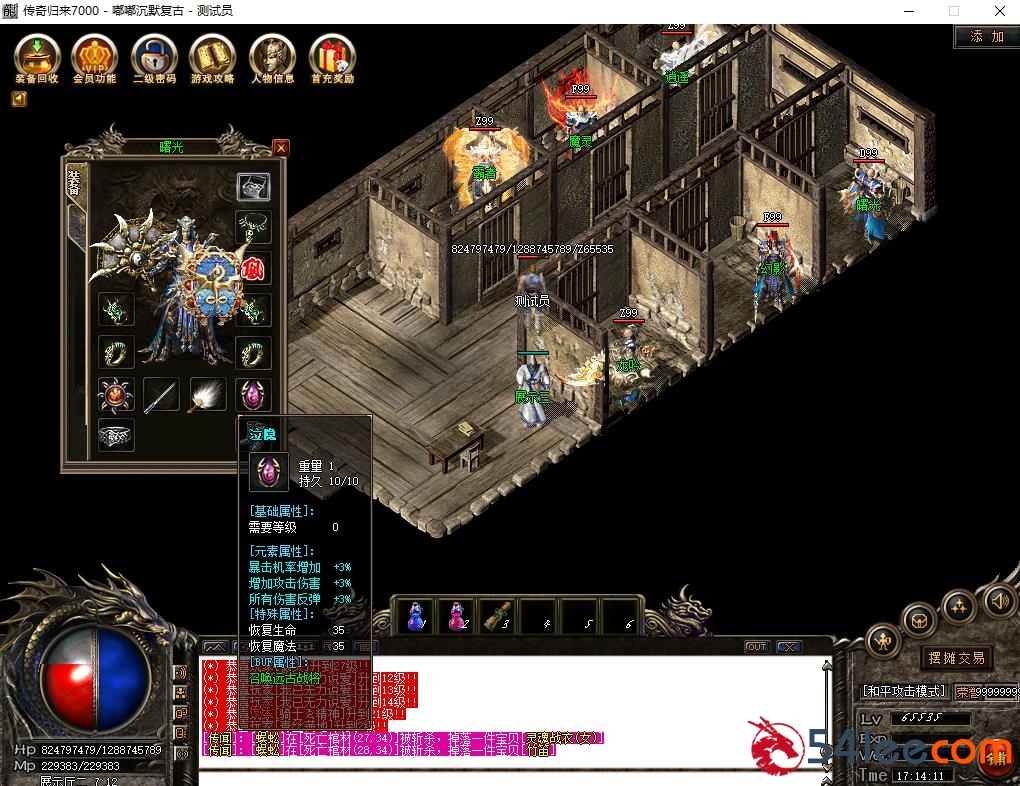This screenshot has height=786, width=1020.
Task: Open the 二级密码 padlock menu
Action: click(x=154, y=56)
